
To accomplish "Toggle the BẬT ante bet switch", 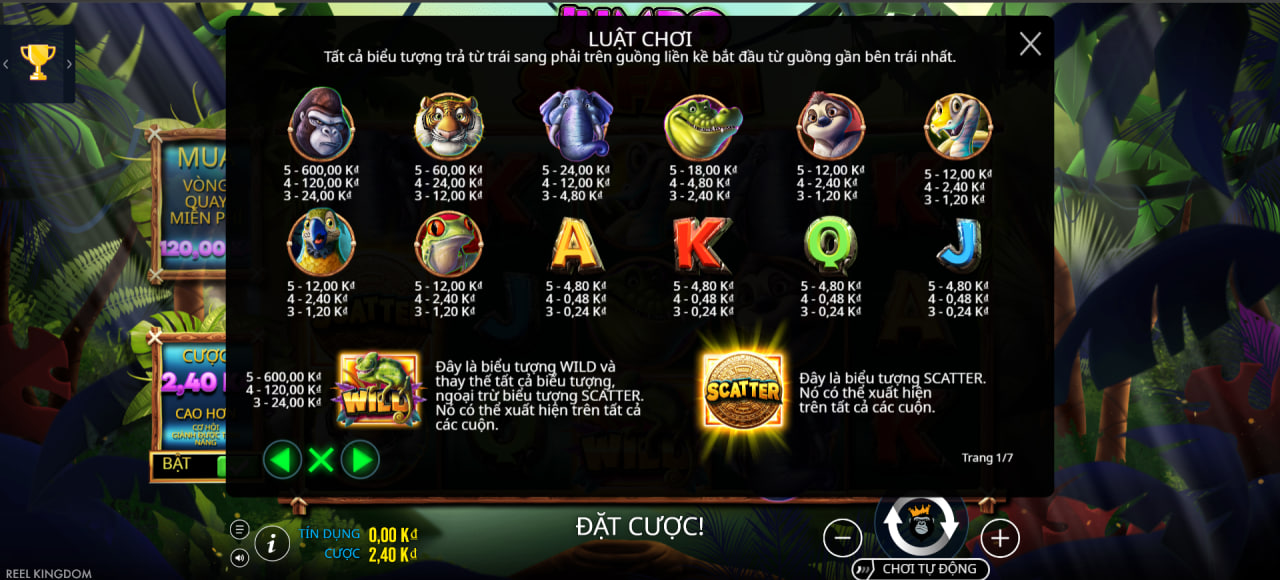I will pos(190,465).
